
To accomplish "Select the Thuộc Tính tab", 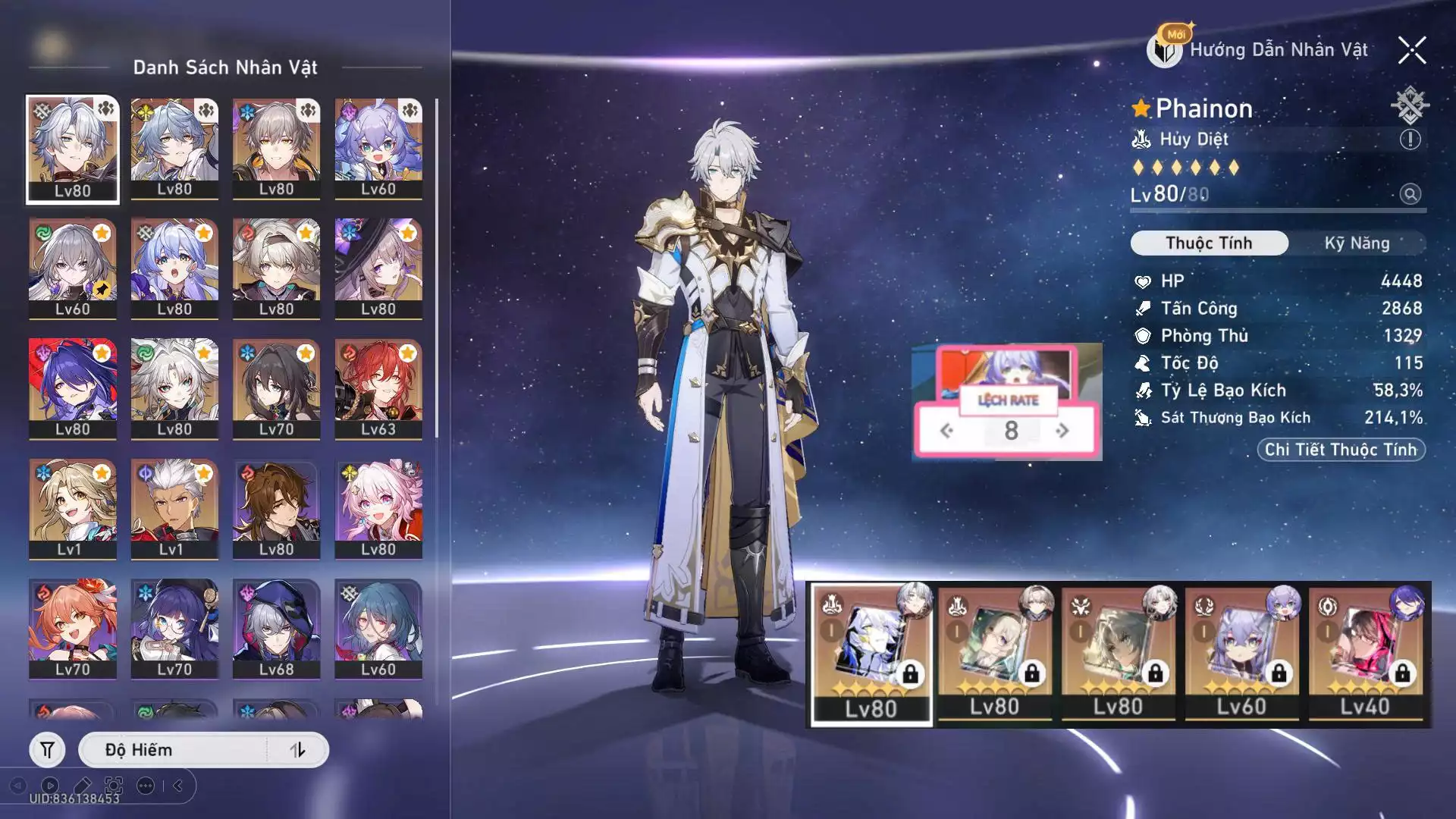I will [1209, 243].
